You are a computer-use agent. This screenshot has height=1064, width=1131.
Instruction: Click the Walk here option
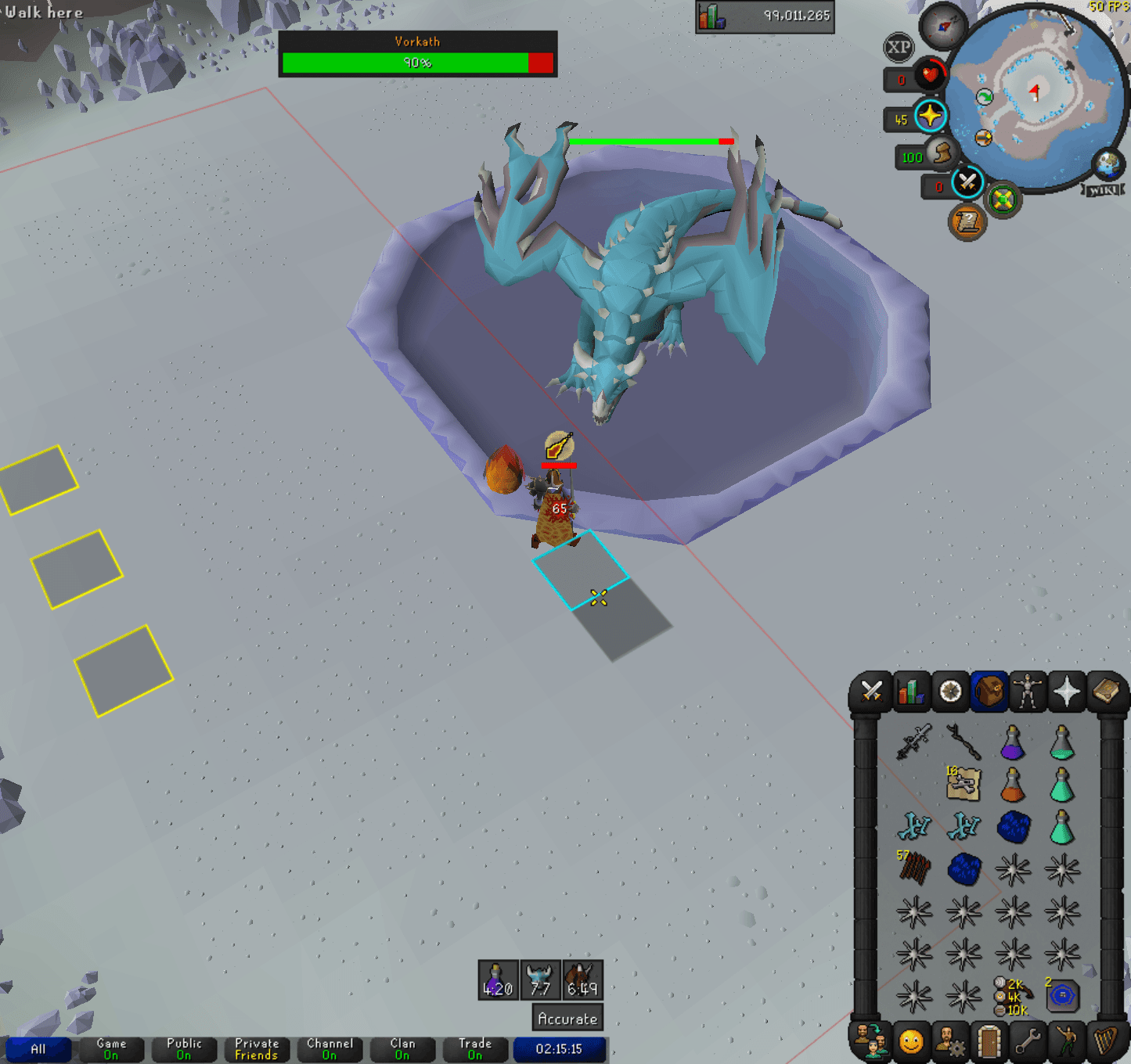43,12
